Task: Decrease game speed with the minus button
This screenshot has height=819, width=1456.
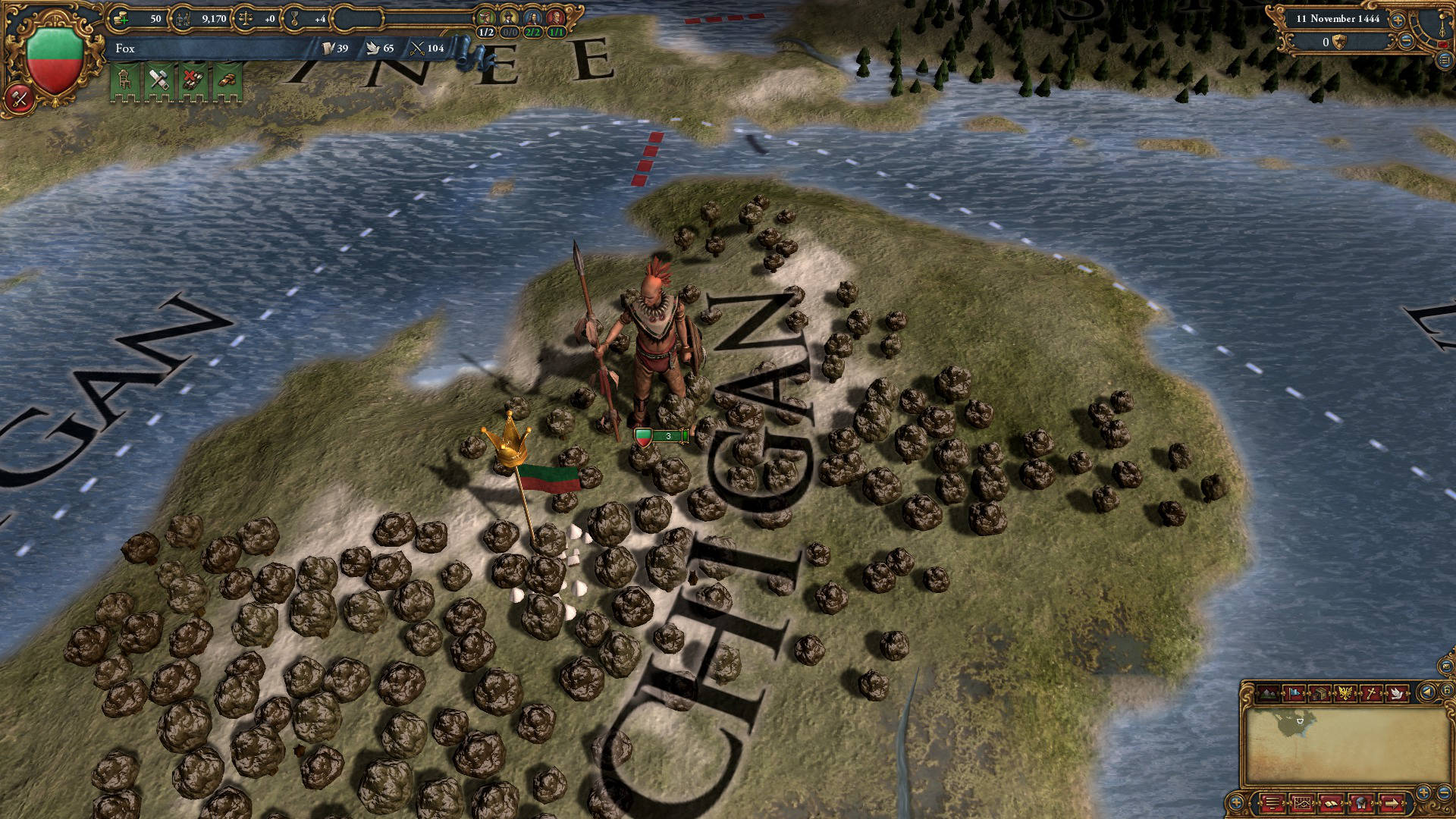Action: pos(1405,42)
